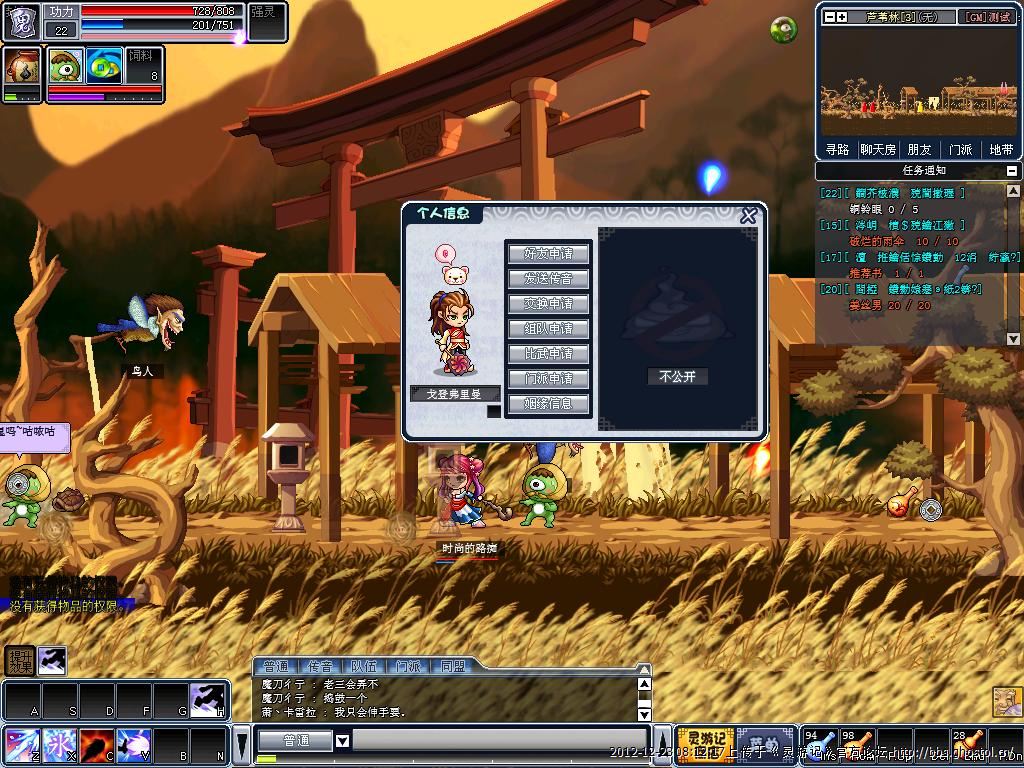Screen dimensions: 1024x768
Task: Close the 个人信息 window
Action: point(748,216)
